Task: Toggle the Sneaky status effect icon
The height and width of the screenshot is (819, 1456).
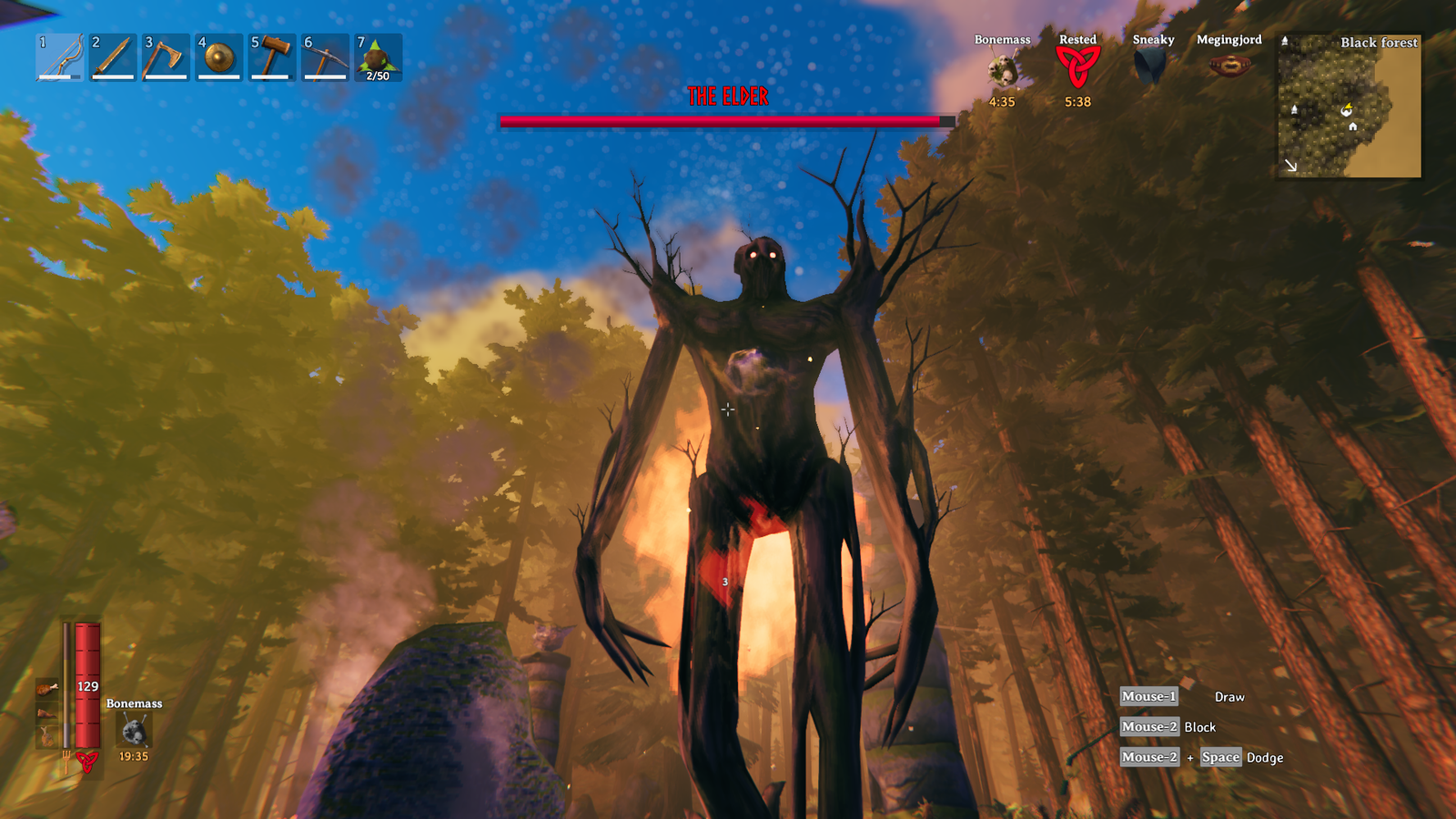Action: [x=1151, y=66]
